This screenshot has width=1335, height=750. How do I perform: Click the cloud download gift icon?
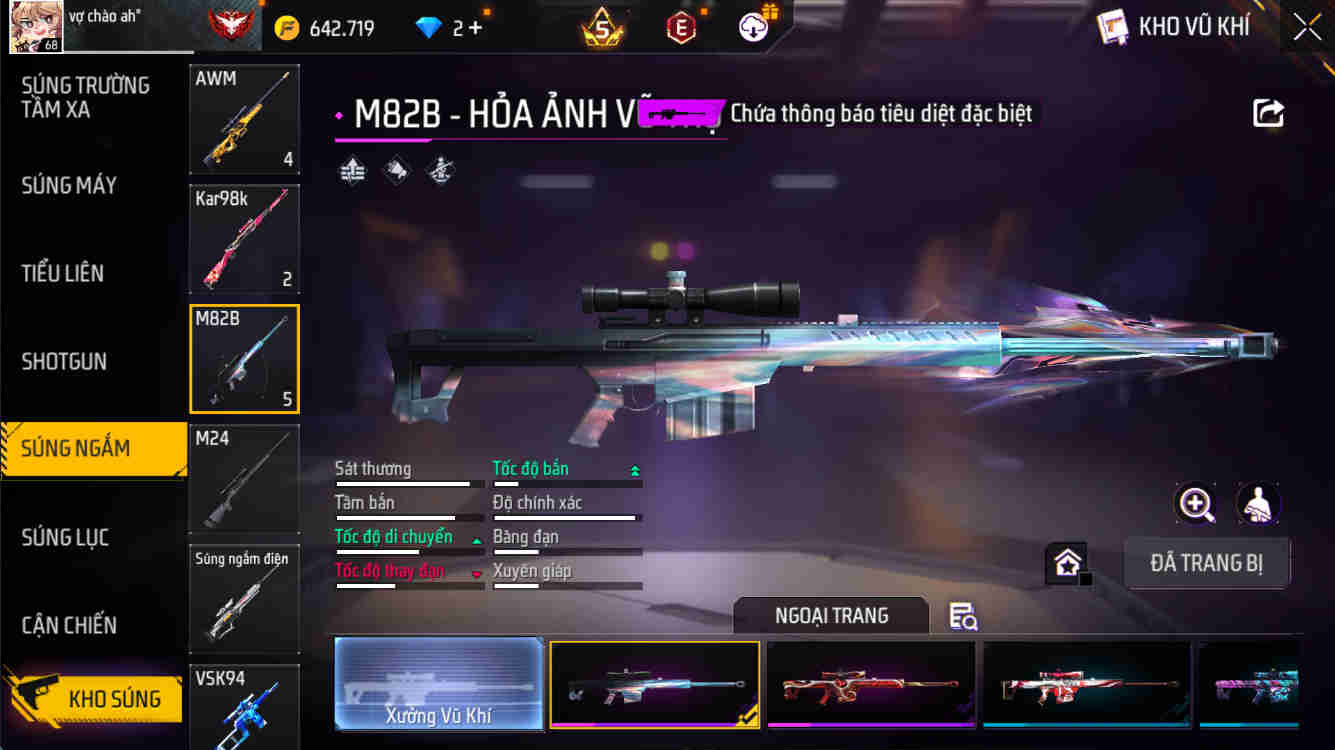click(x=752, y=27)
